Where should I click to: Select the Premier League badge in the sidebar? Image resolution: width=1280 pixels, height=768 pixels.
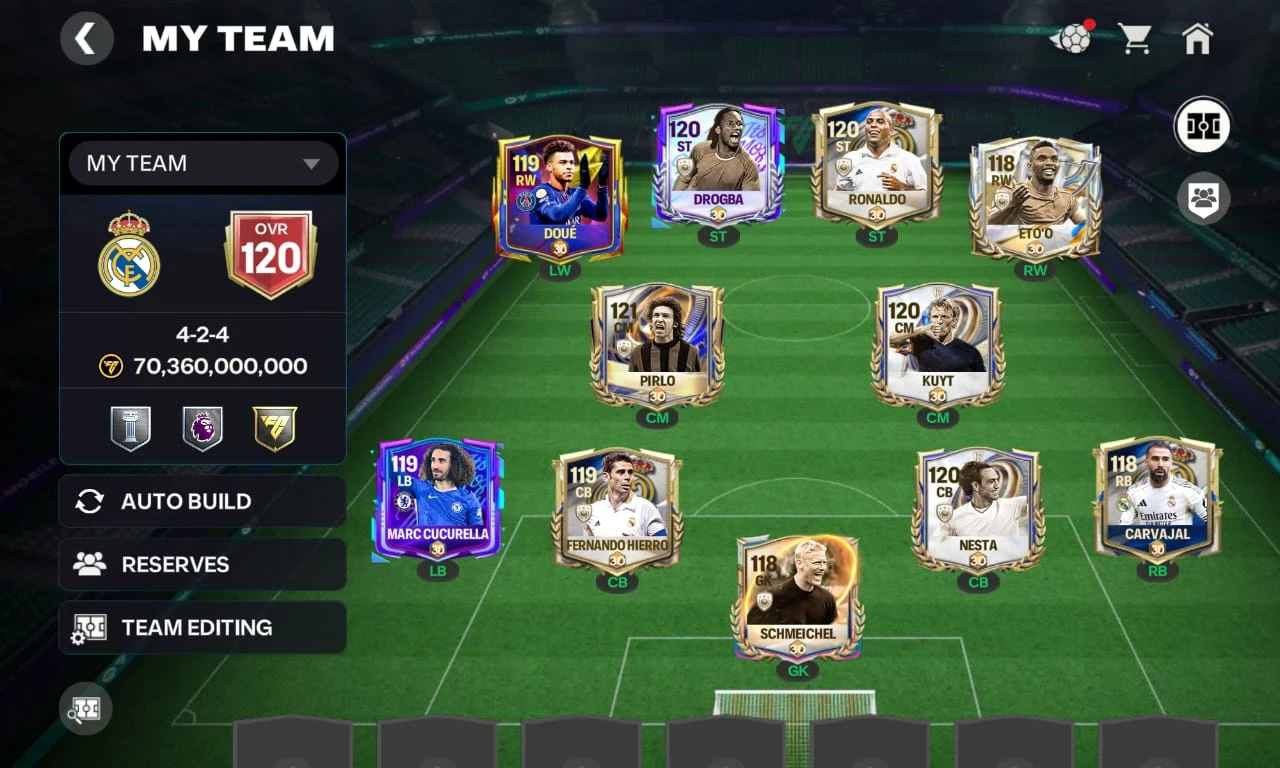click(x=203, y=427)
